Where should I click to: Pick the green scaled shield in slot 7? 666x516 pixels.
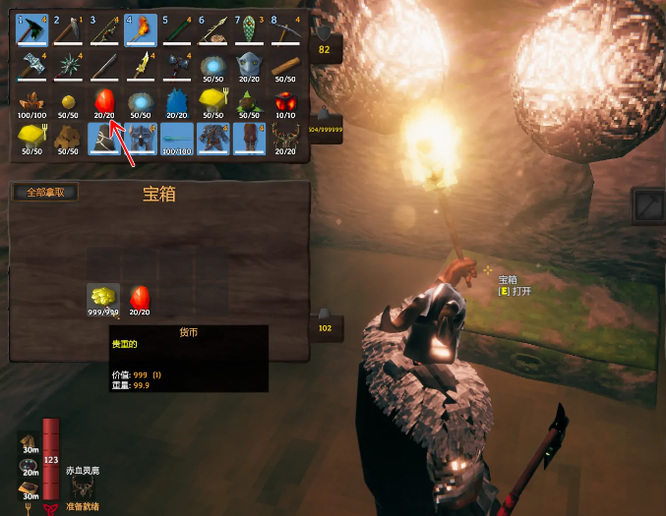click(249, 30)
